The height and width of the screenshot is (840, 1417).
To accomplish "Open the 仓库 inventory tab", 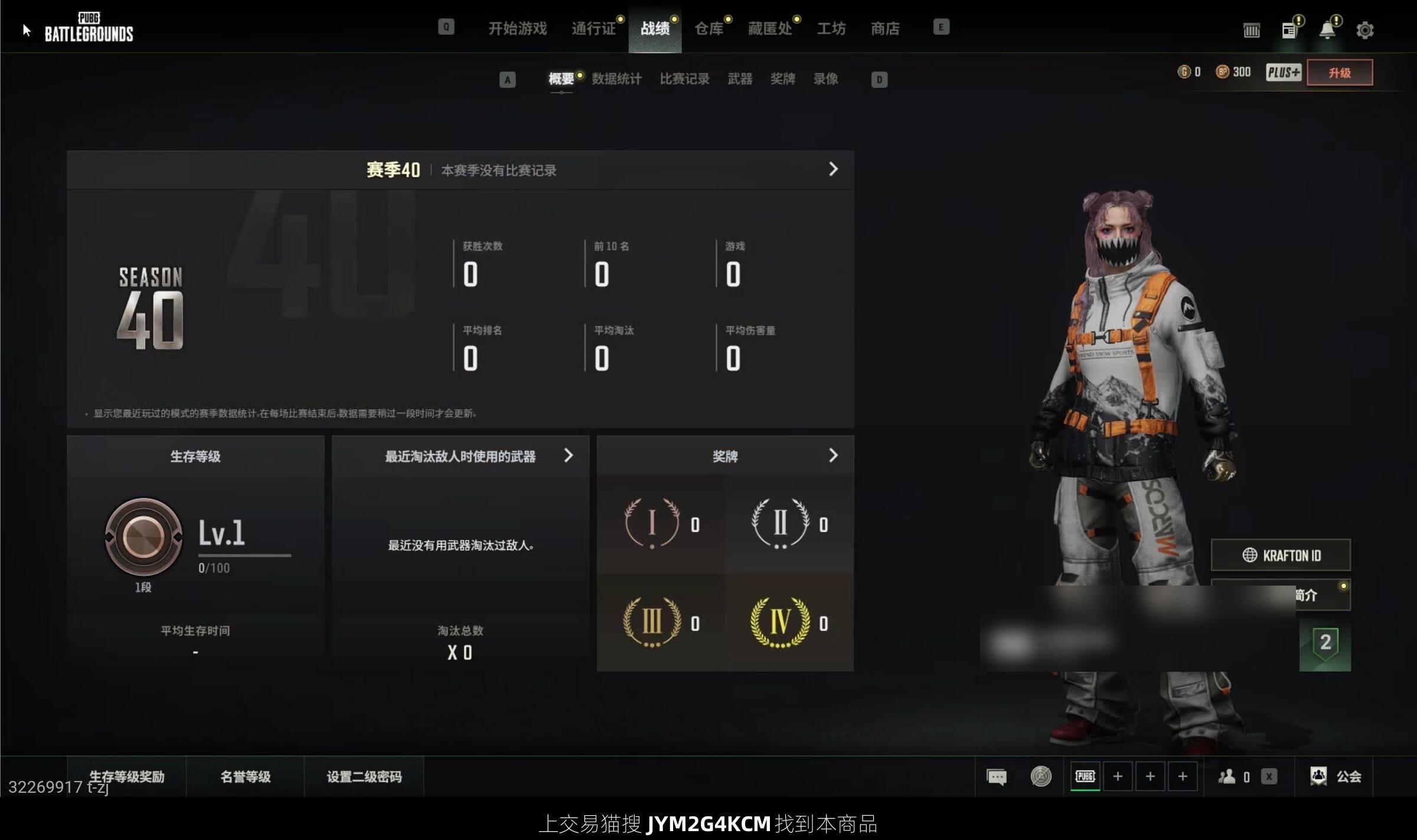I will click(x=708, y=28).
